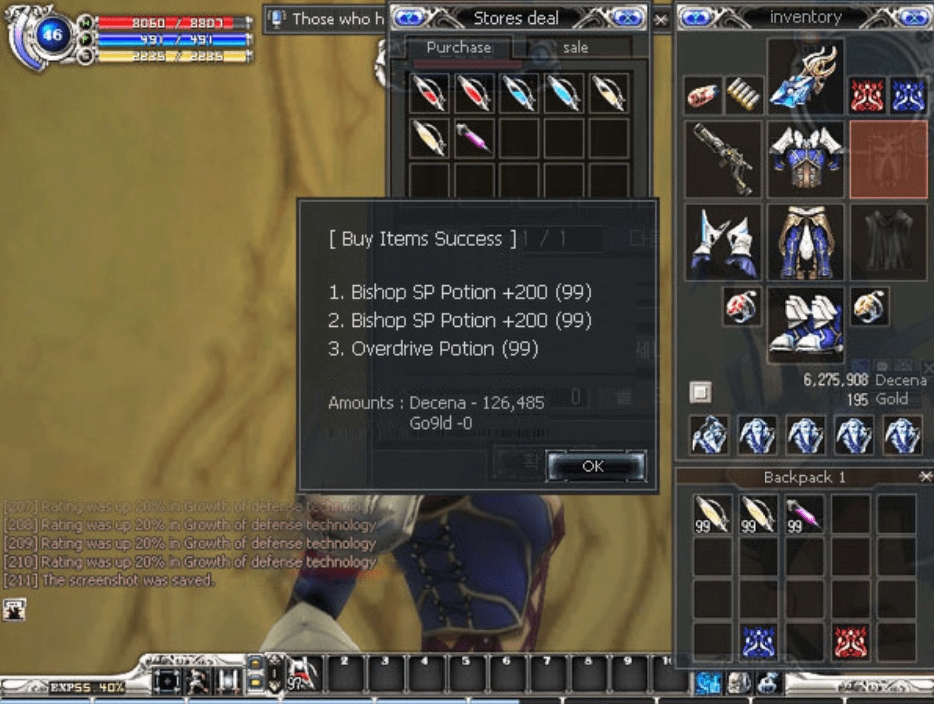Toggle the small checkbox in the inventory
934x704 pixels.
click(700, 391)
